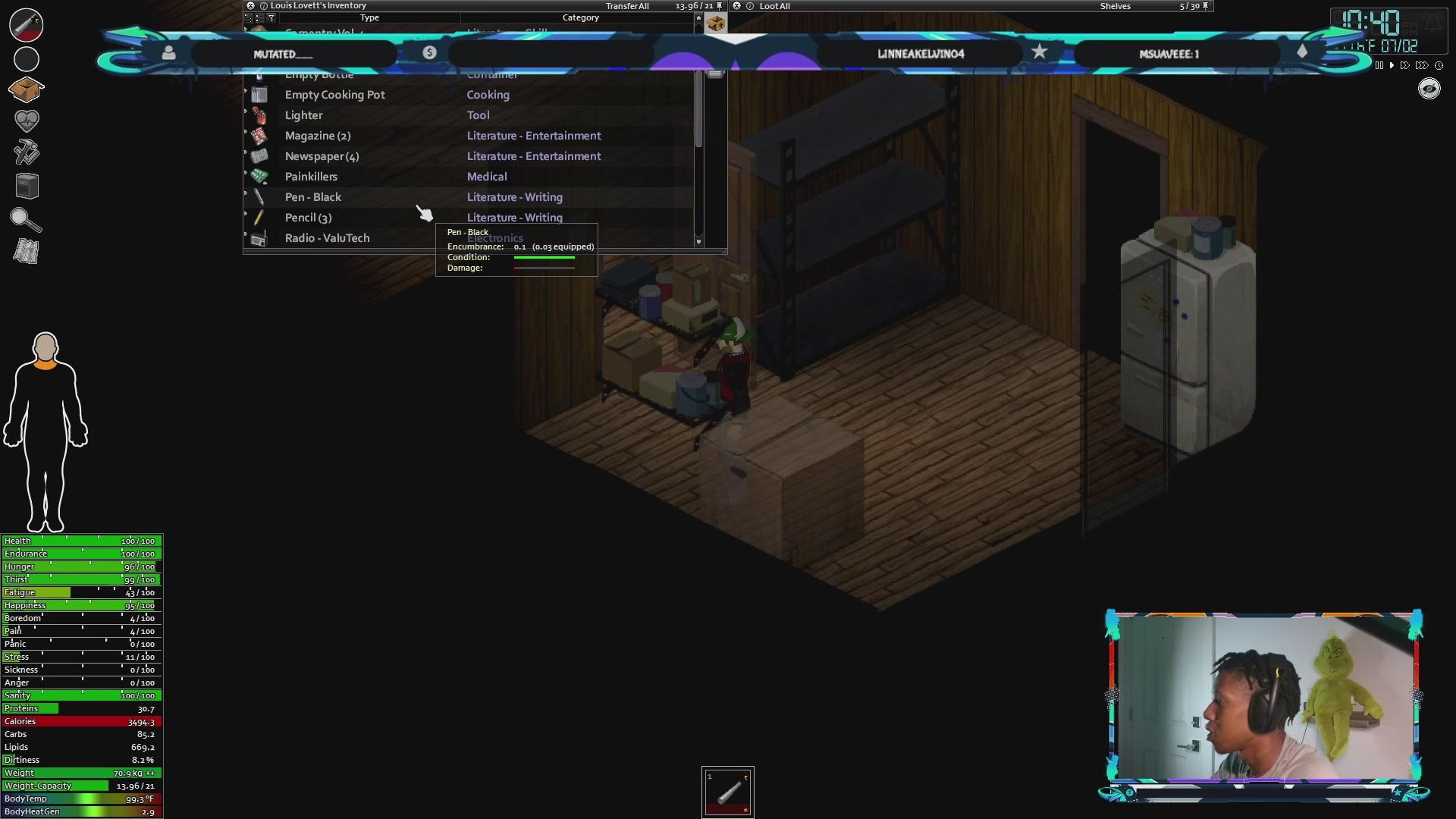Sort inventory by the Type column

[x=369, y=17]
